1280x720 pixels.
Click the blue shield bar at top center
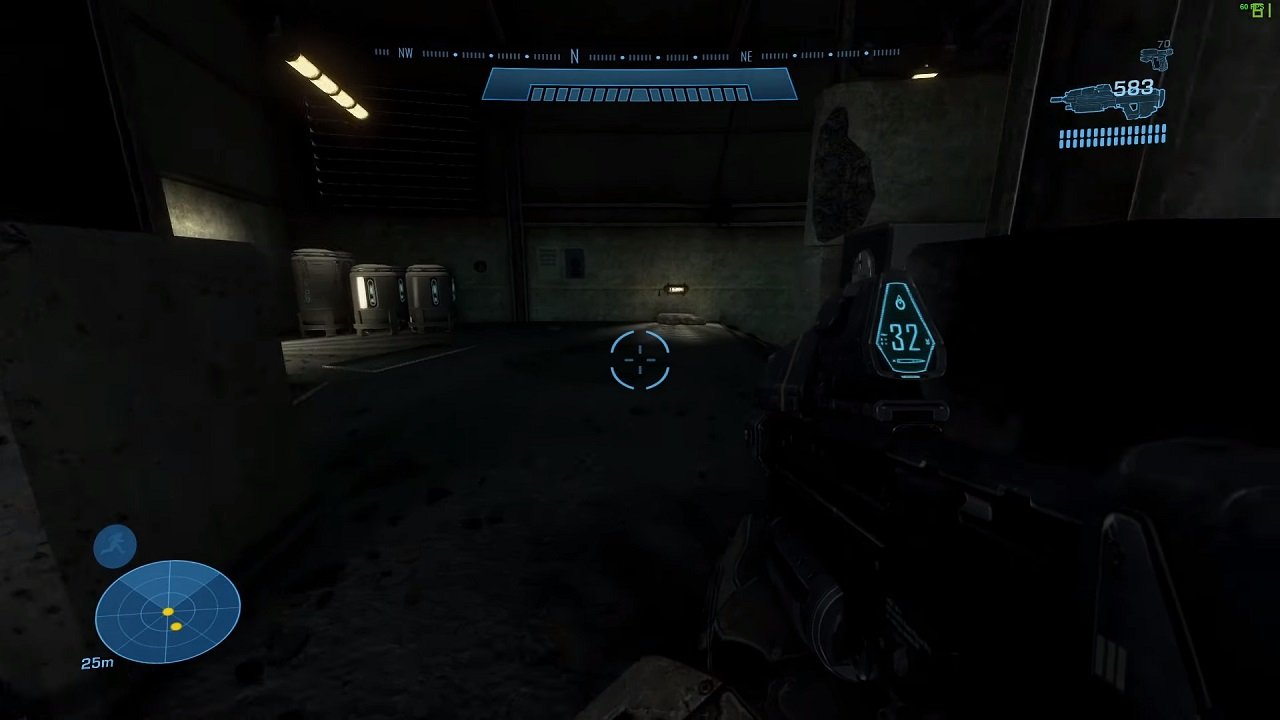point(639,84)
